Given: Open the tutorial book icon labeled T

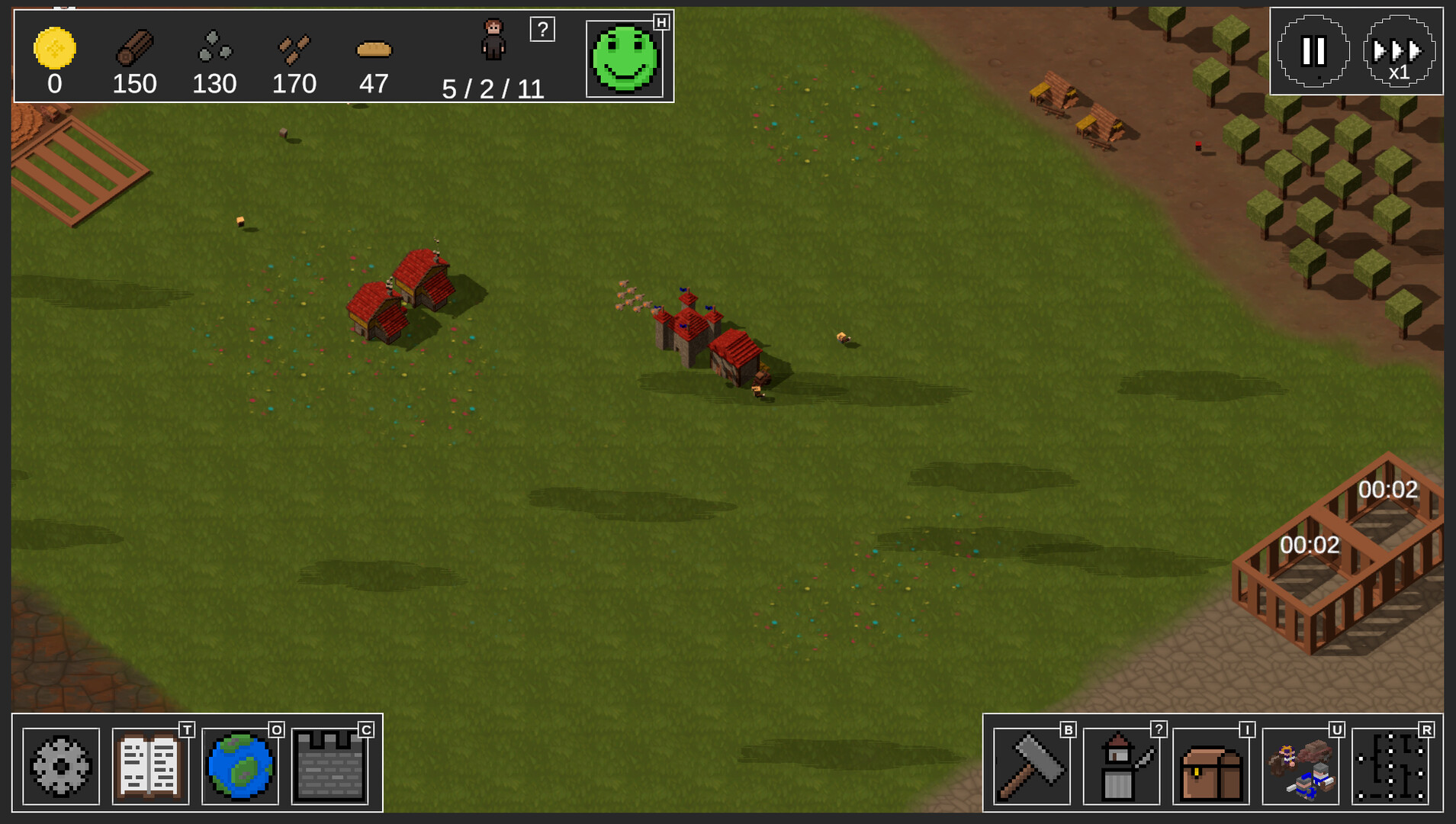Looking at the screenshot, I should 149,766.
